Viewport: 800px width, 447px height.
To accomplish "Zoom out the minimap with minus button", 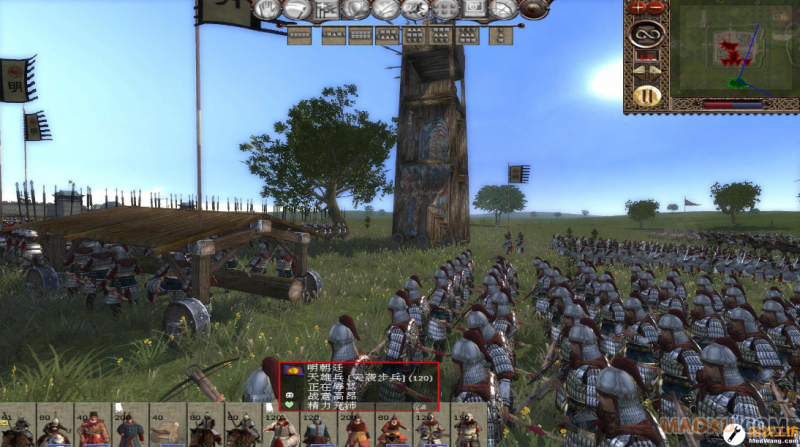I will tap(656, 6).
